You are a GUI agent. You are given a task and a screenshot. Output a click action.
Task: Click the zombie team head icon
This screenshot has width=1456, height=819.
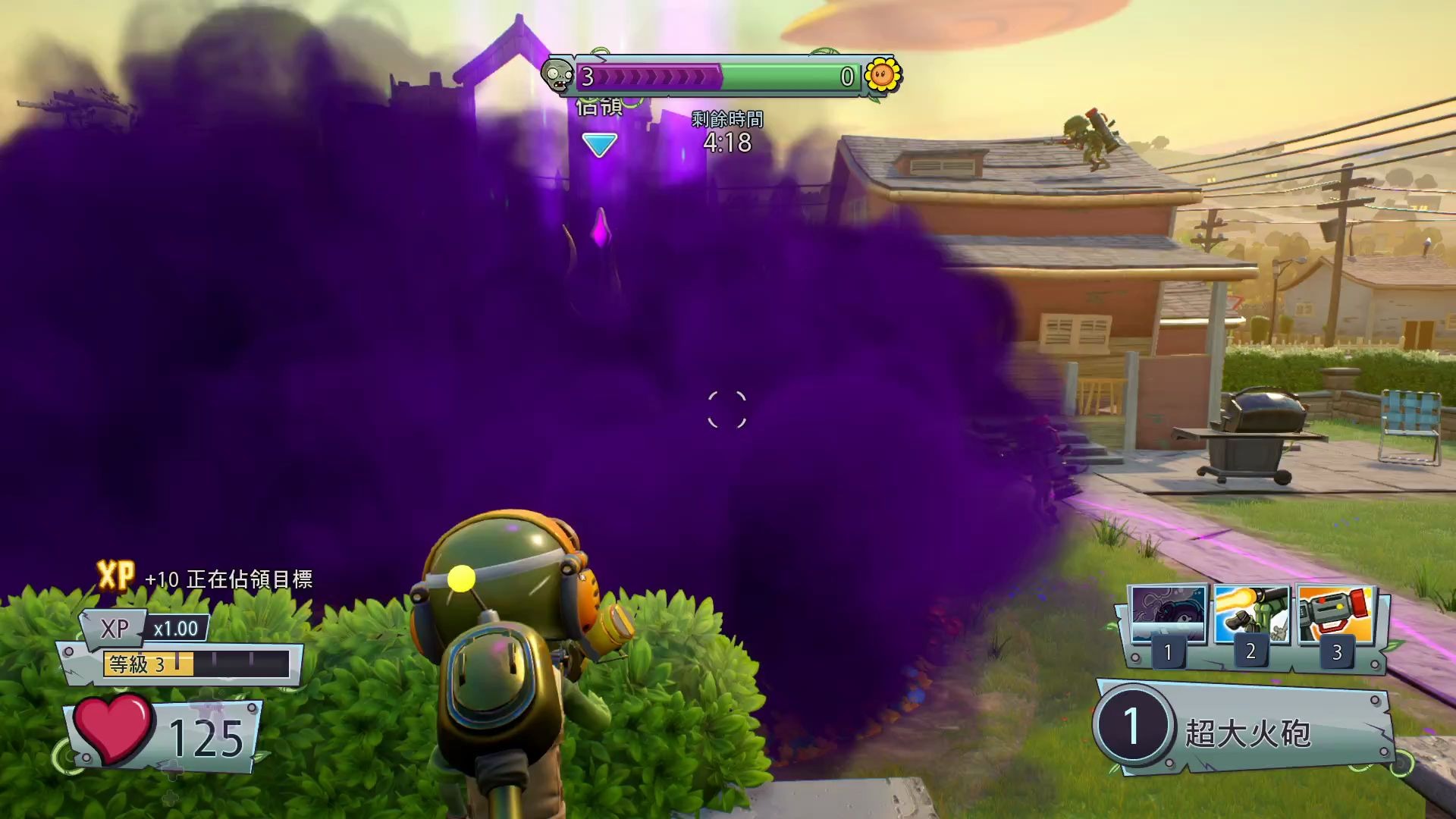click(559, 76)
